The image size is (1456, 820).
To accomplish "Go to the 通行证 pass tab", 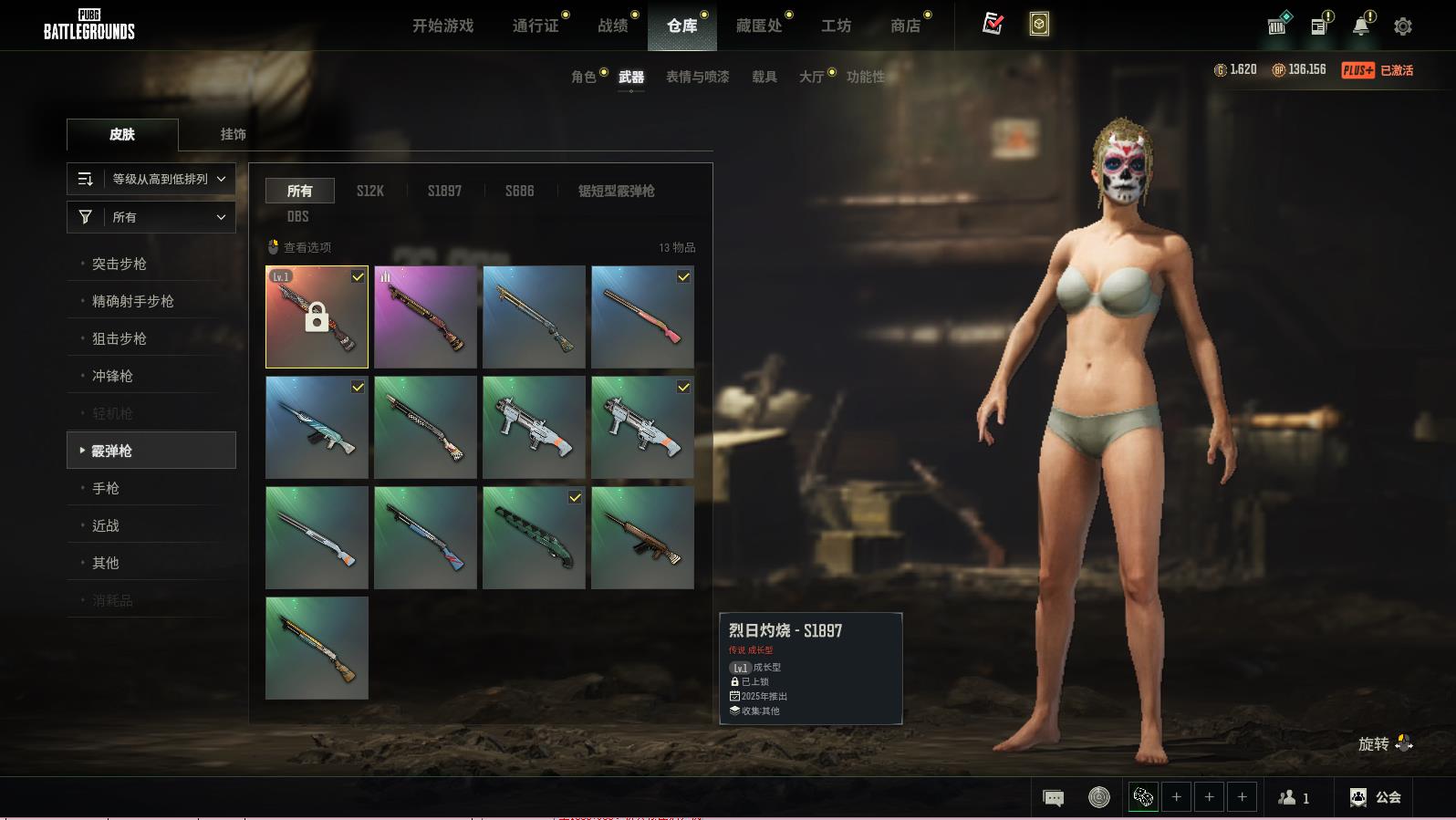I will (x=536, y=26).
